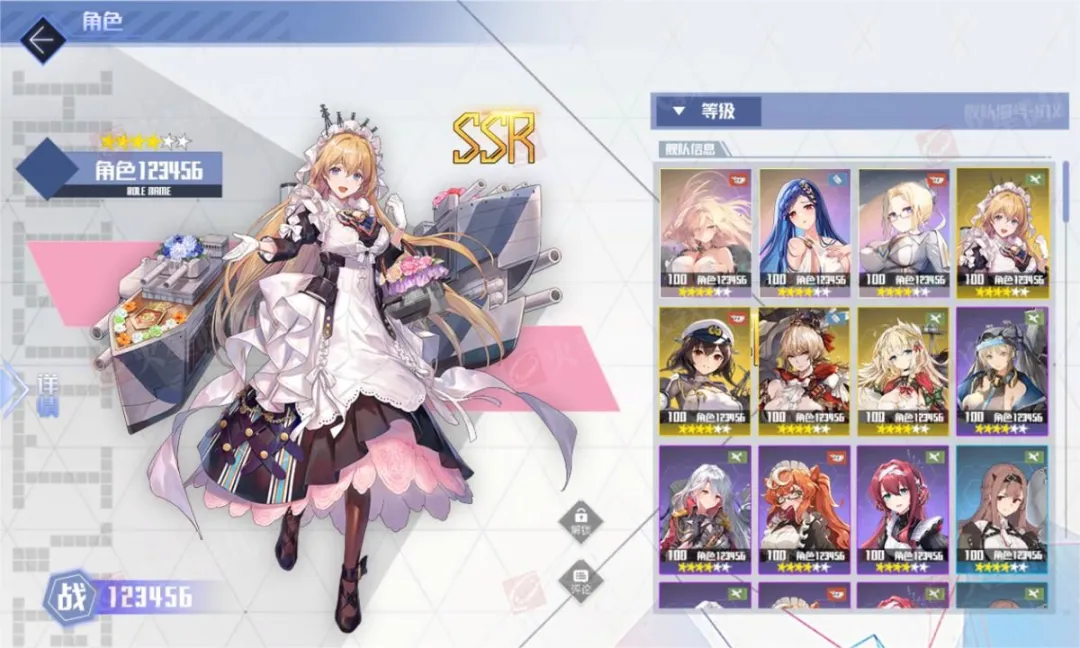Pick the brown-haired character card
The height and width of the screenshot is (648, 1080).
pyautogui.click(x=1001, y=508)
